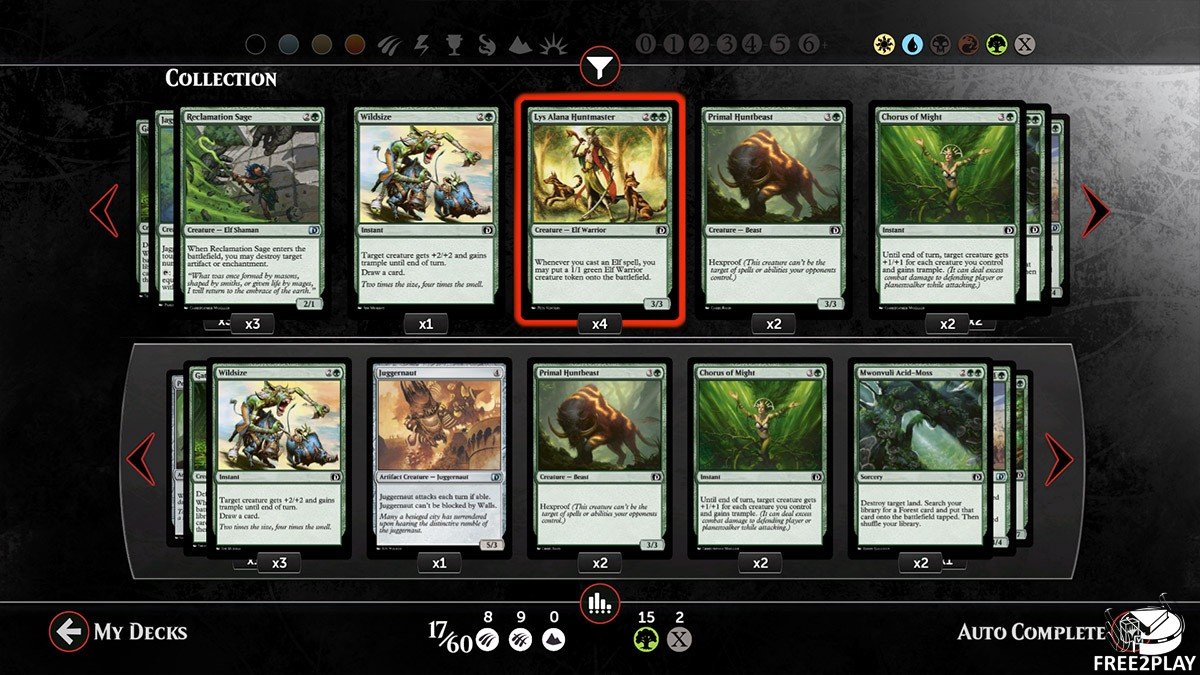
Task: Move the deck row back with left arrow
Action: coord(141,458)
